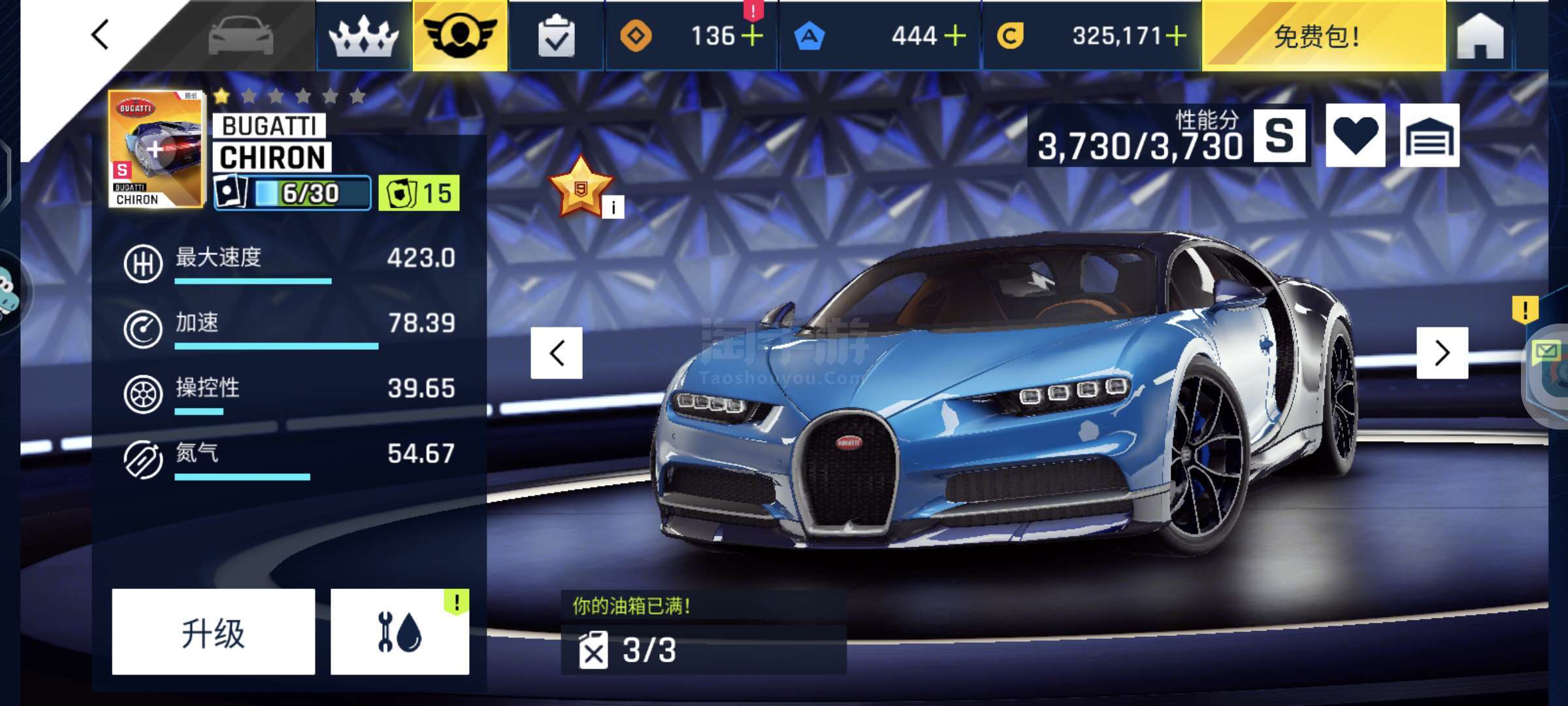Open the car garage tab

(x=240, y=35)
